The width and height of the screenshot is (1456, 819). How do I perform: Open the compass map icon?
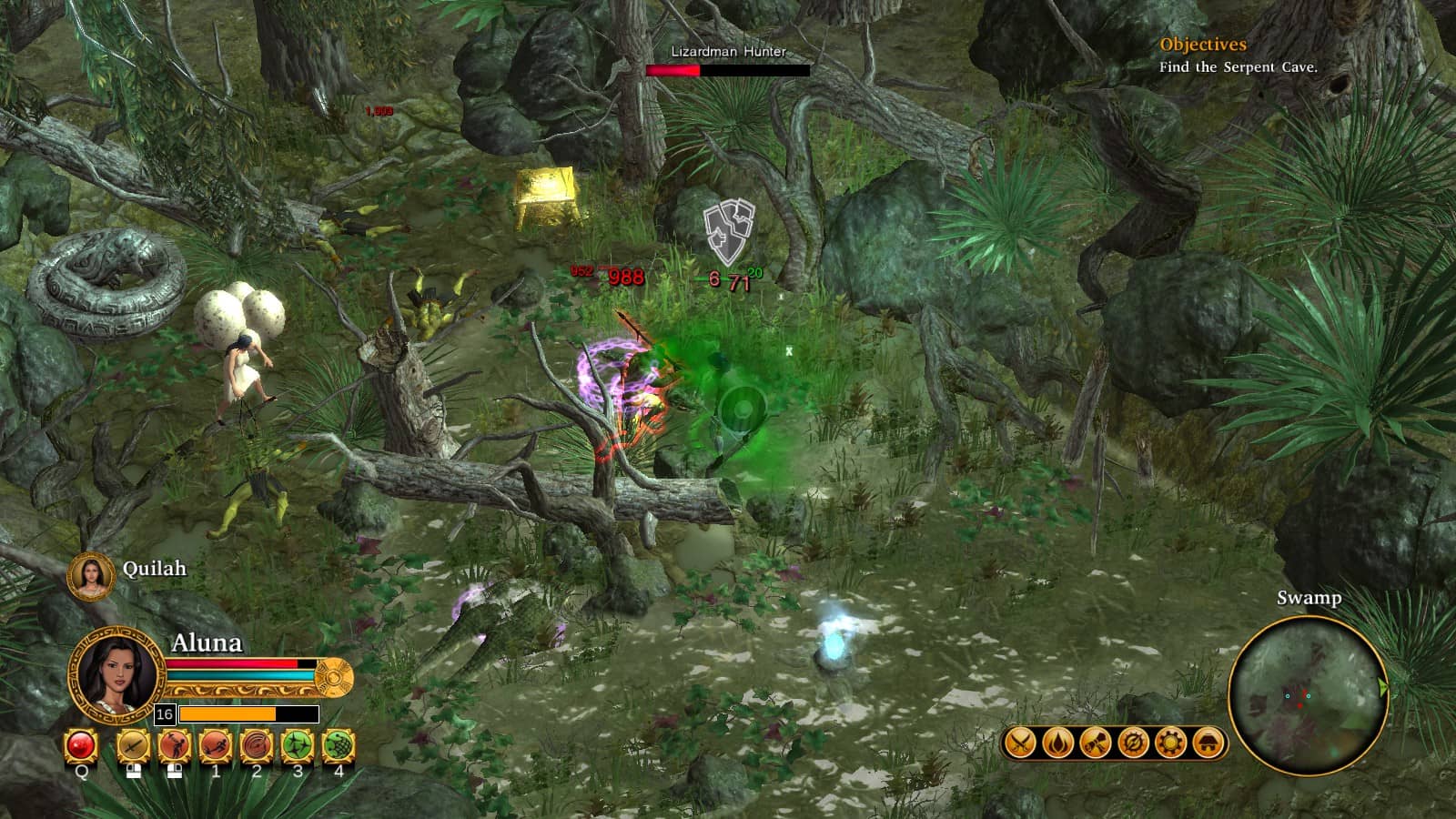click(x=1133, y=743)
